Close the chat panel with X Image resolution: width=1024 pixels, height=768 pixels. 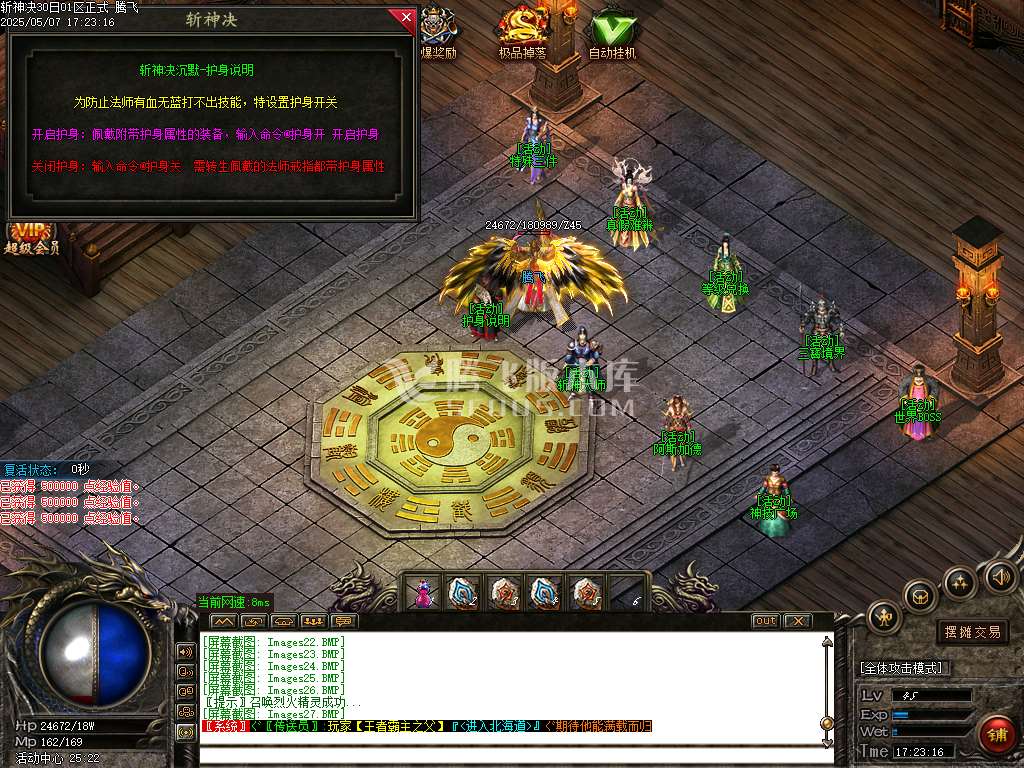[x=796, y=621]
